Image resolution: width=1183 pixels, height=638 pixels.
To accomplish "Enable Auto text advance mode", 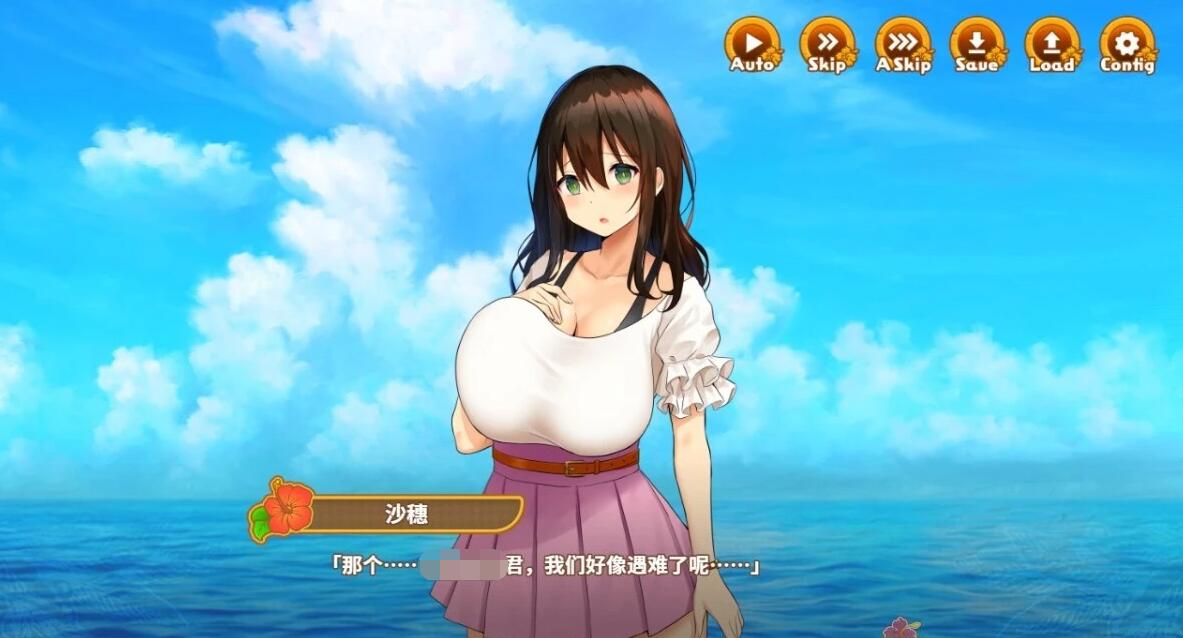I will (x=752, y=45).
